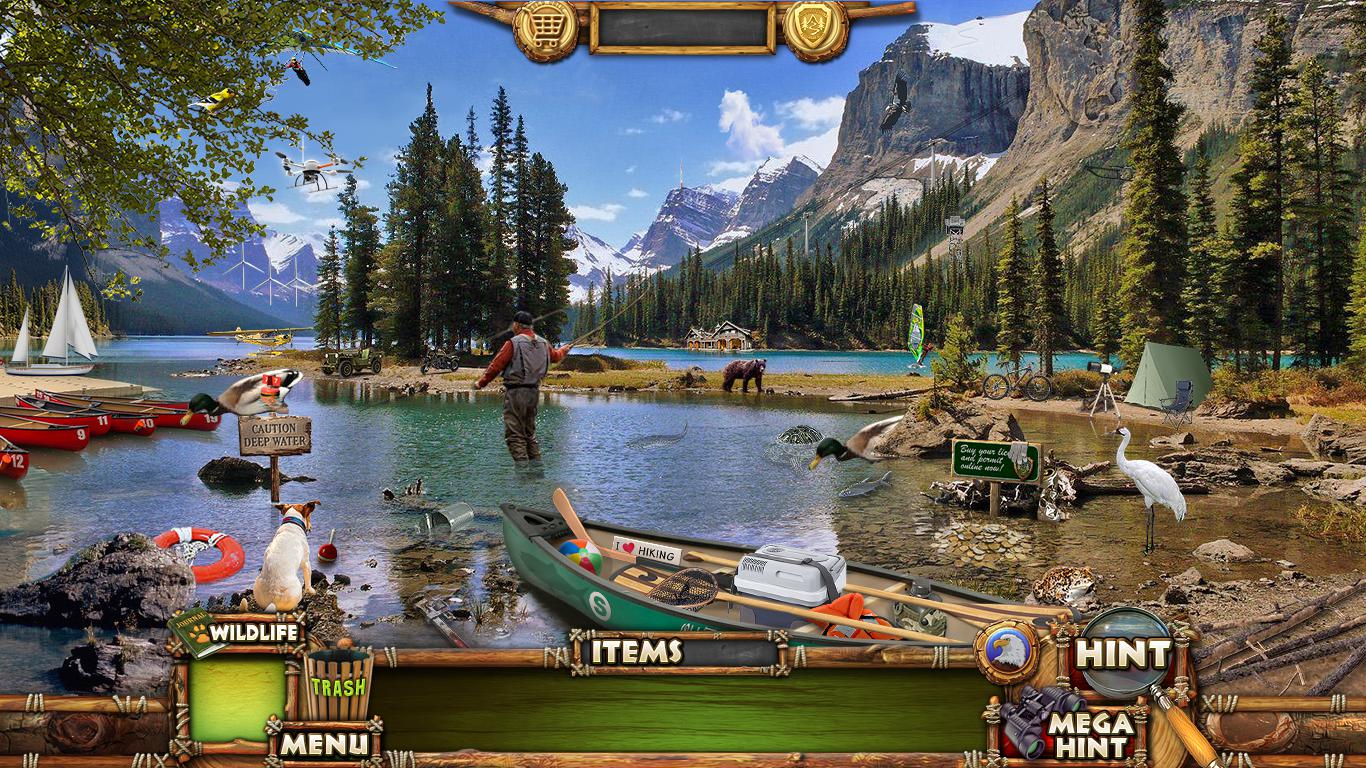
Task: Click the bald eagle medallion
Action: point(1006,652)
